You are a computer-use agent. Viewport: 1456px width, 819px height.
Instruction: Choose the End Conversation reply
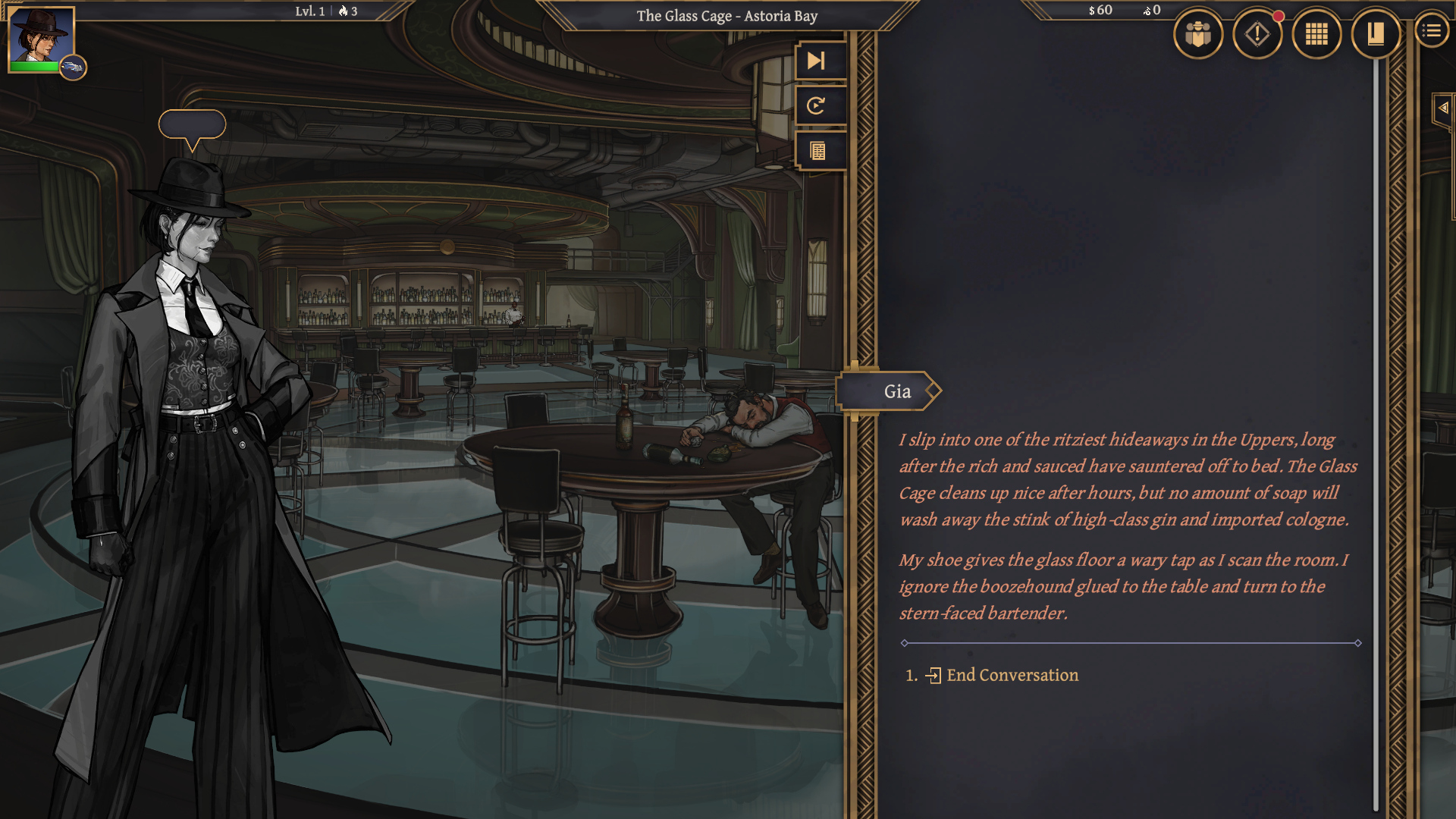1012,675
